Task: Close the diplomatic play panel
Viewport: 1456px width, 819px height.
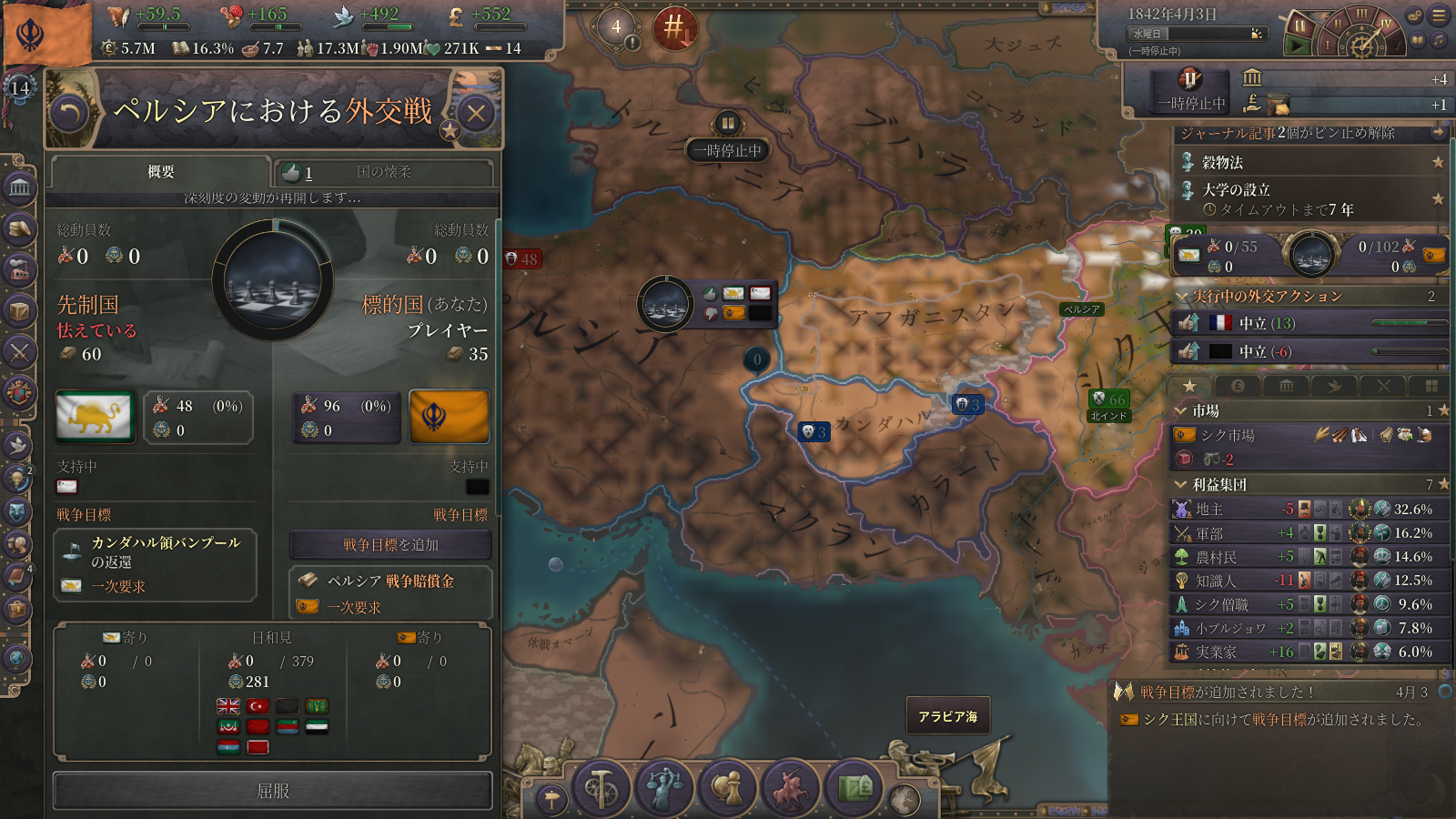Action: 476,114
